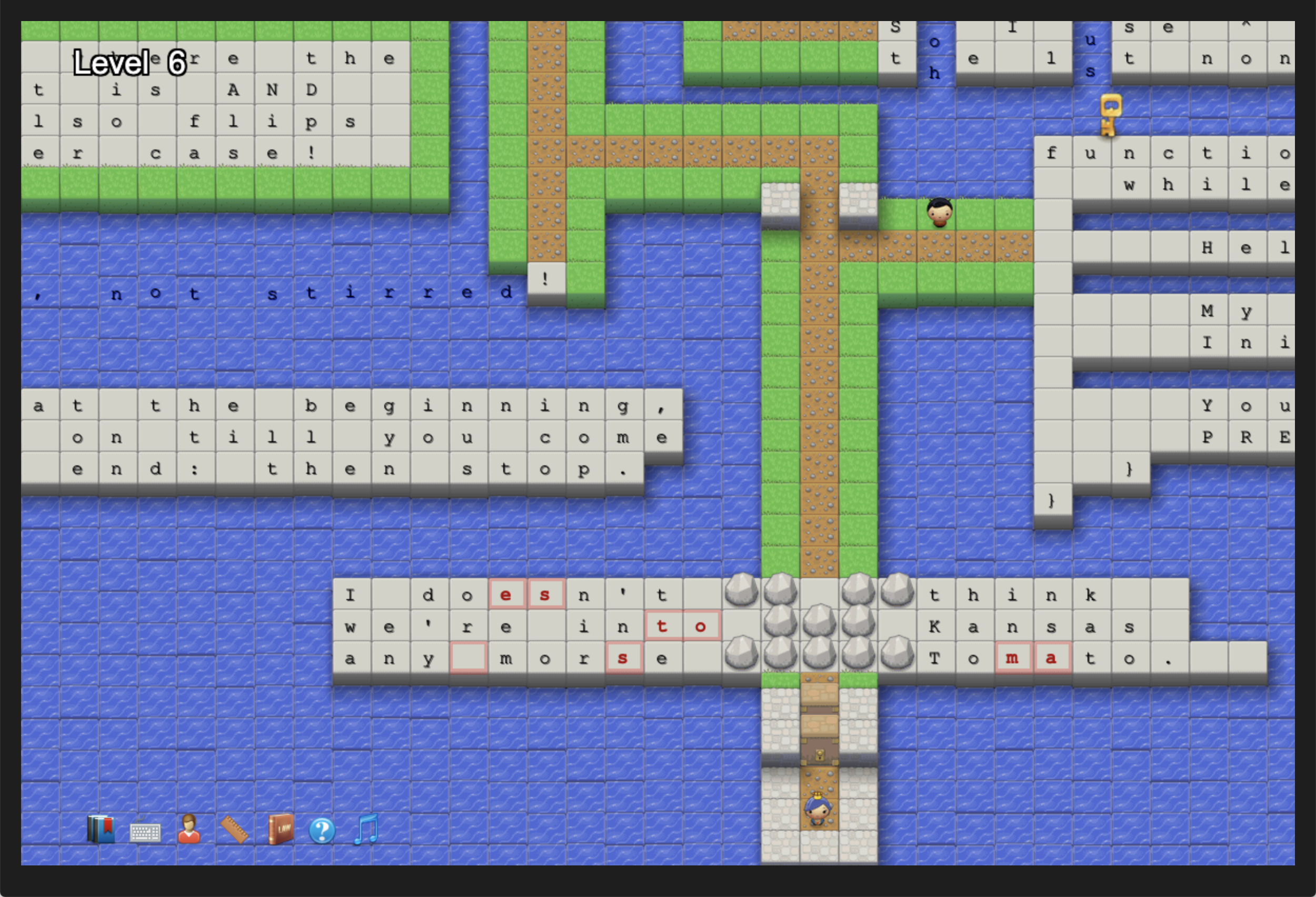Image resolution: width=1316 pixels, height=897 pixels.
Task: Show help with the question mark icon
Action: [322, 831]
